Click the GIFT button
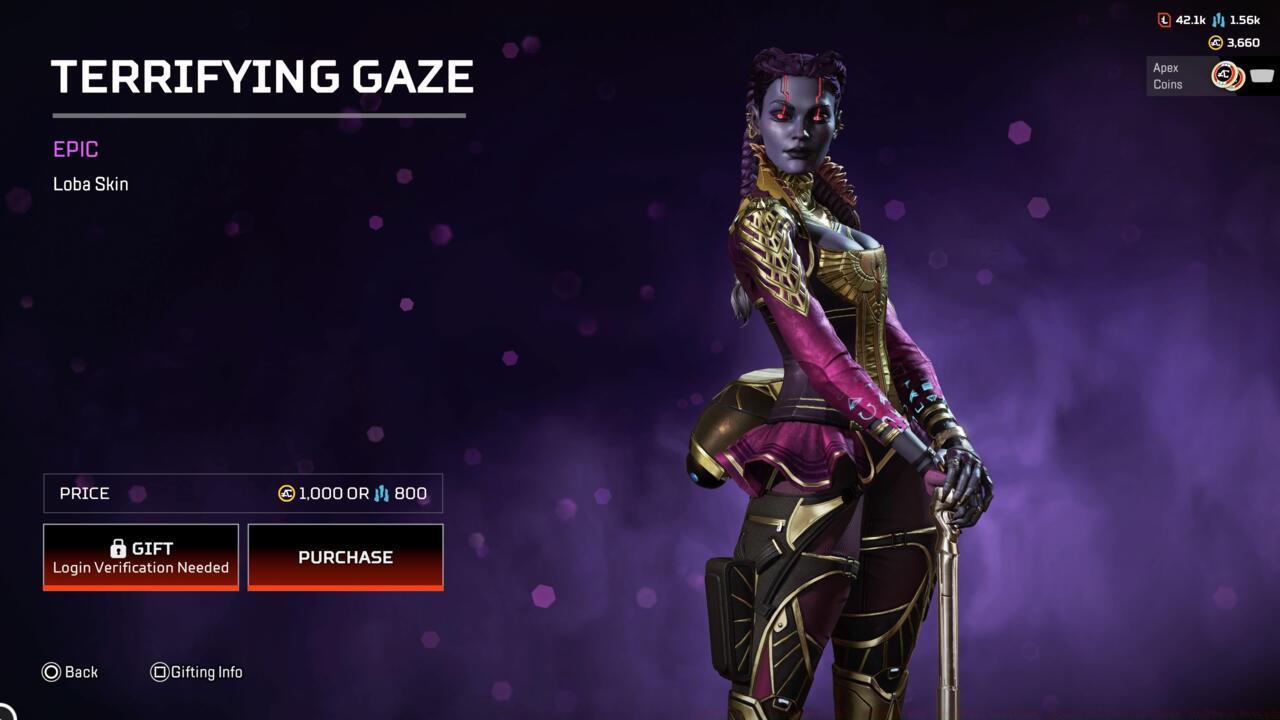 [140, 556]
